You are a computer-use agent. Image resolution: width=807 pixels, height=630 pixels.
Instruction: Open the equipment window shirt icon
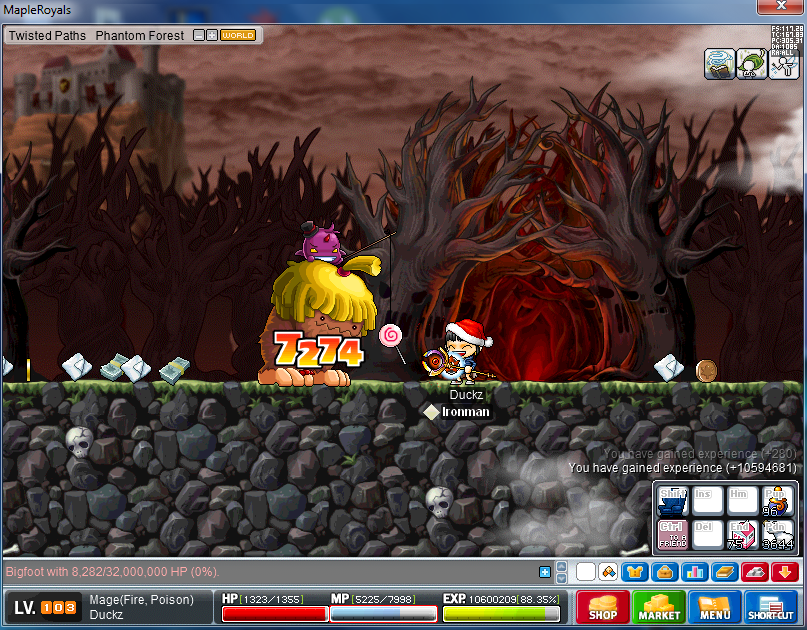tap(633, 572)
